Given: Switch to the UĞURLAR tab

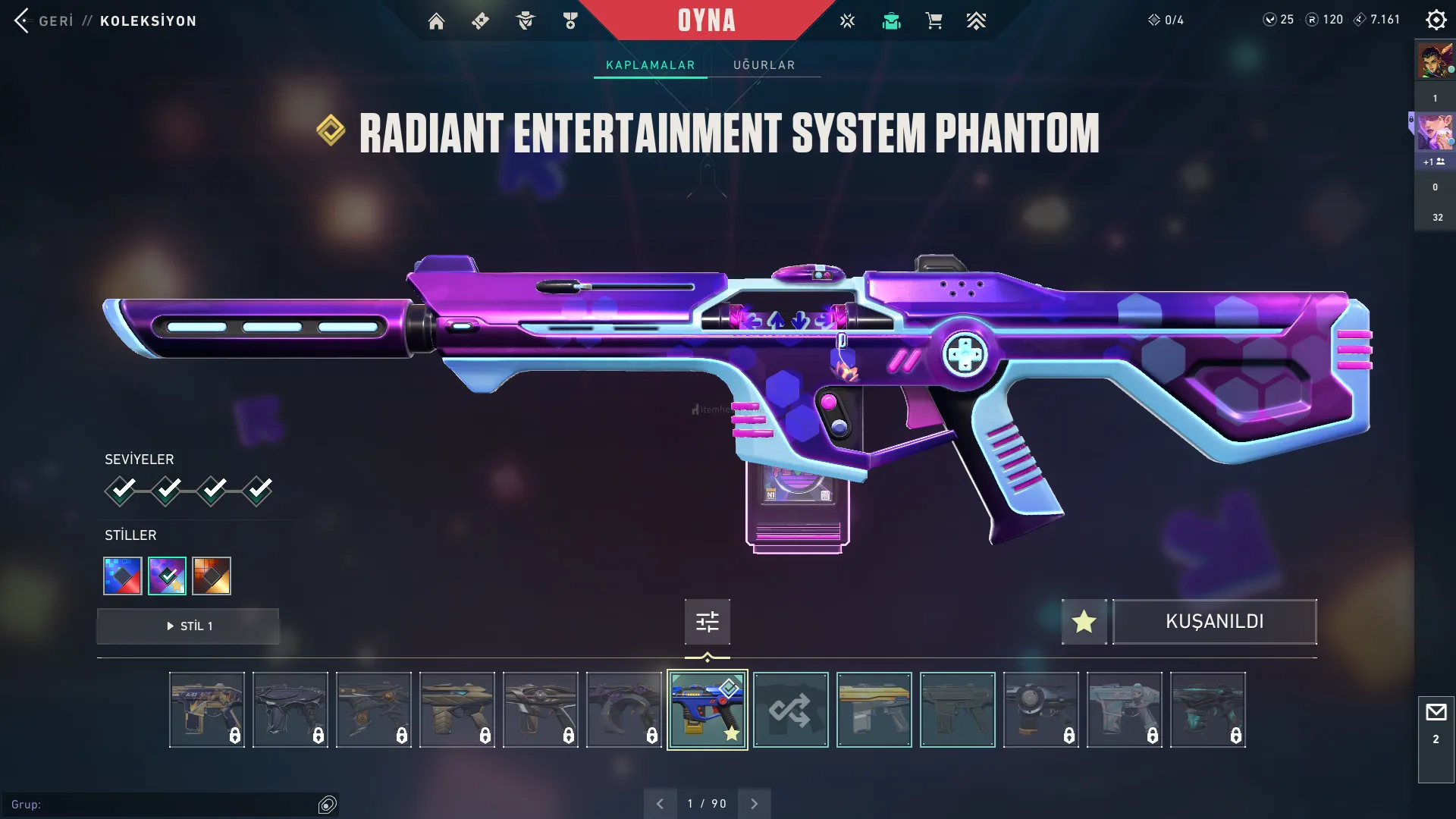Looking at the screenshot, I should [x=764, y=65].
